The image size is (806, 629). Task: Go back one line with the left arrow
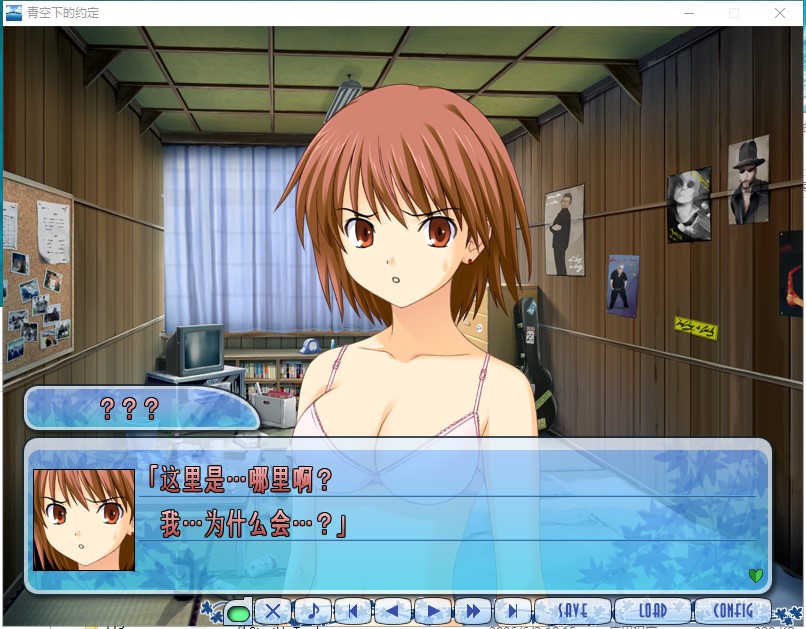(393, 610)
